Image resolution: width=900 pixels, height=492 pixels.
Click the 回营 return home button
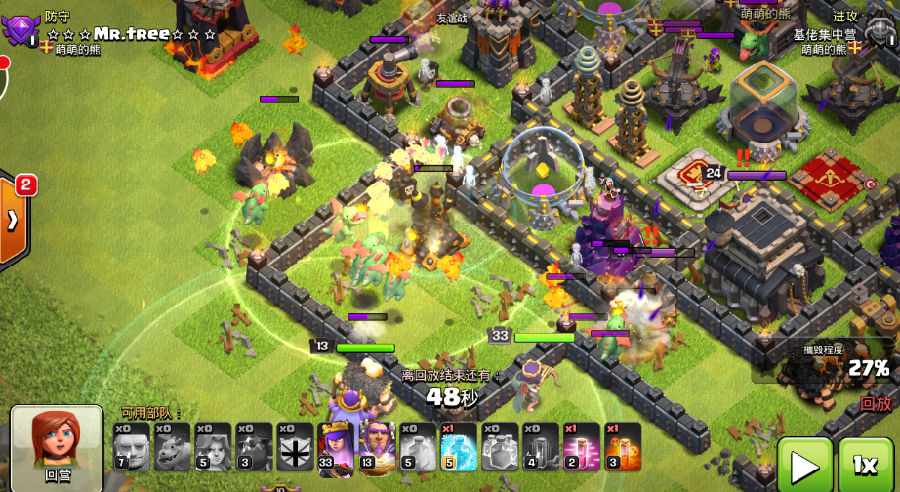pos(56,447)
